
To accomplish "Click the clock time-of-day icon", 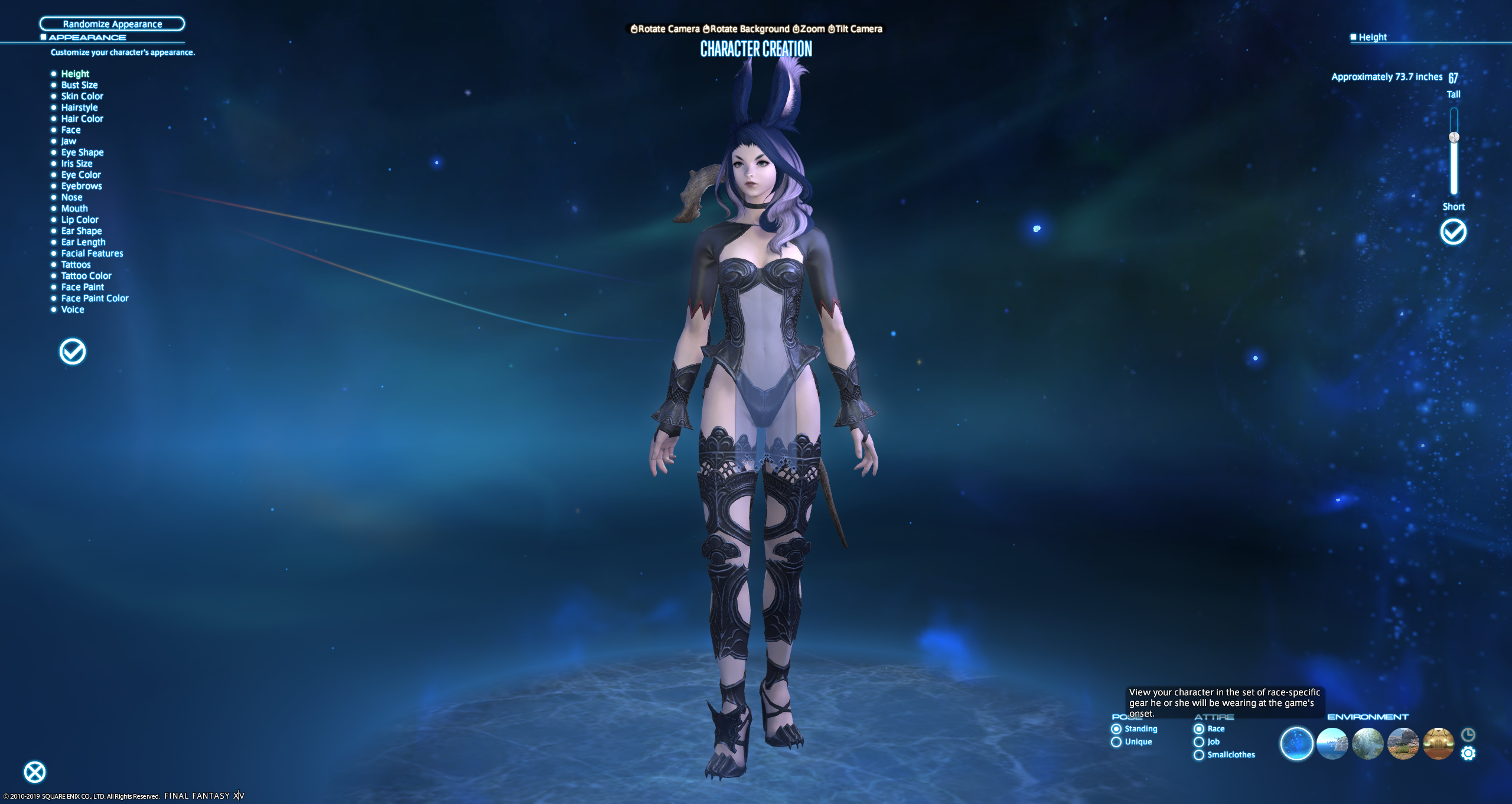I will pos(1468,734).
